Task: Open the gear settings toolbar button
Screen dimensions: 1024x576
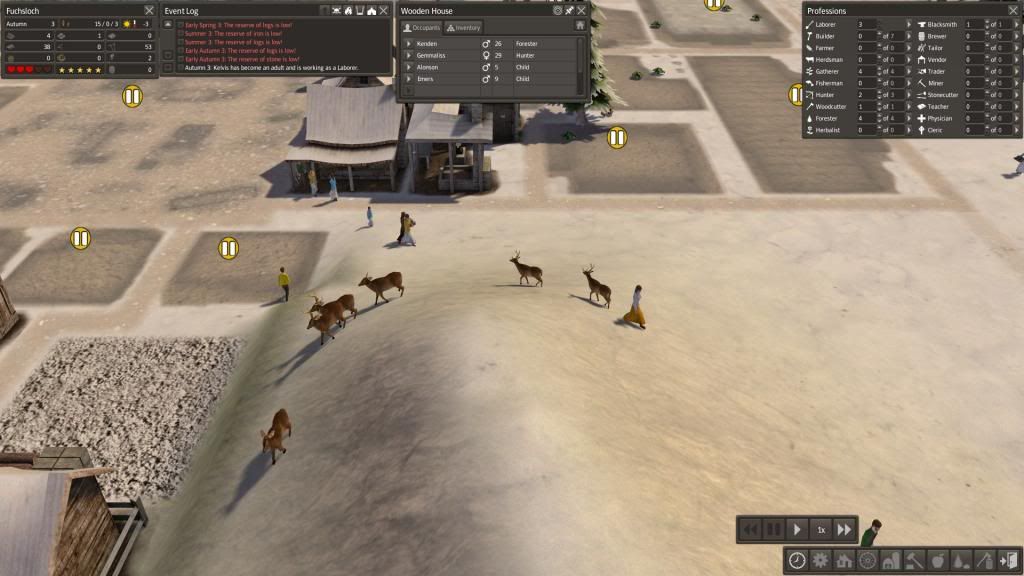Action: (820, 560)
